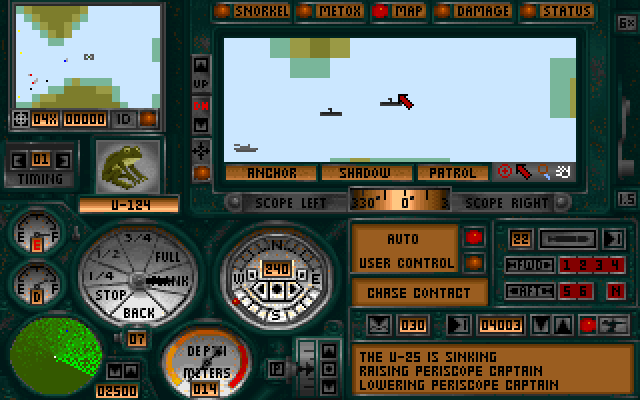Select forward torpedo tube 1

567,265
